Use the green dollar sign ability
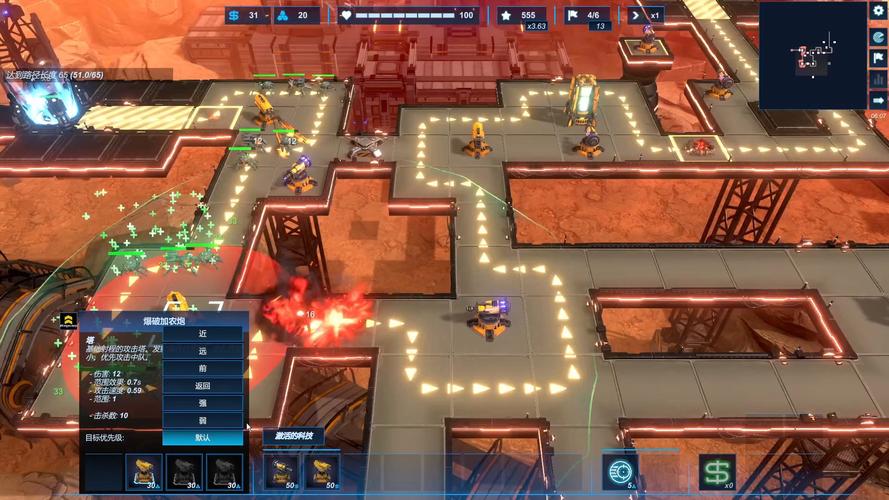Viewport: 889px width, 500px height. pos(715,471)
